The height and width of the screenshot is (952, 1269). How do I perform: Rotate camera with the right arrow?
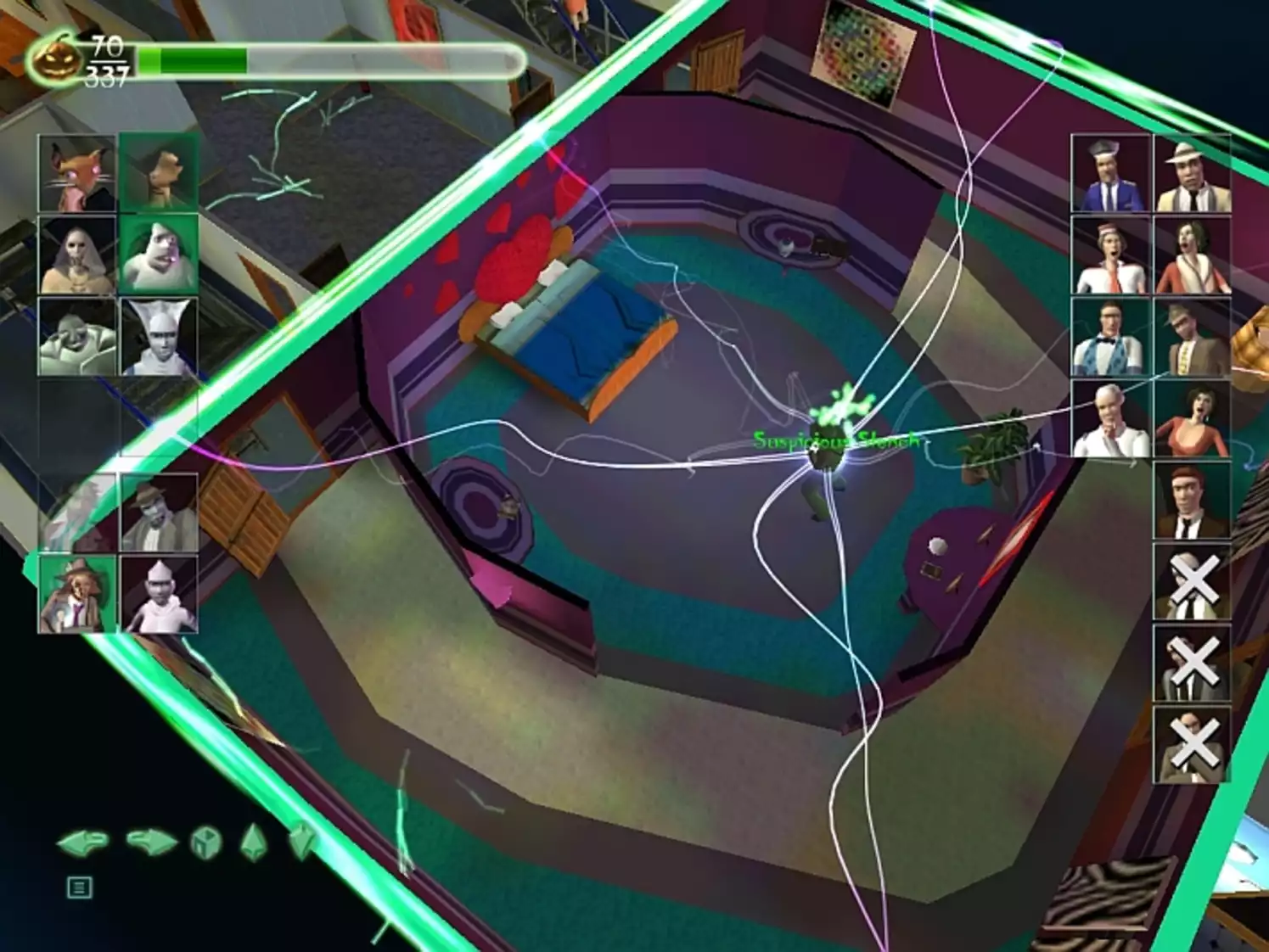(151, 843)
